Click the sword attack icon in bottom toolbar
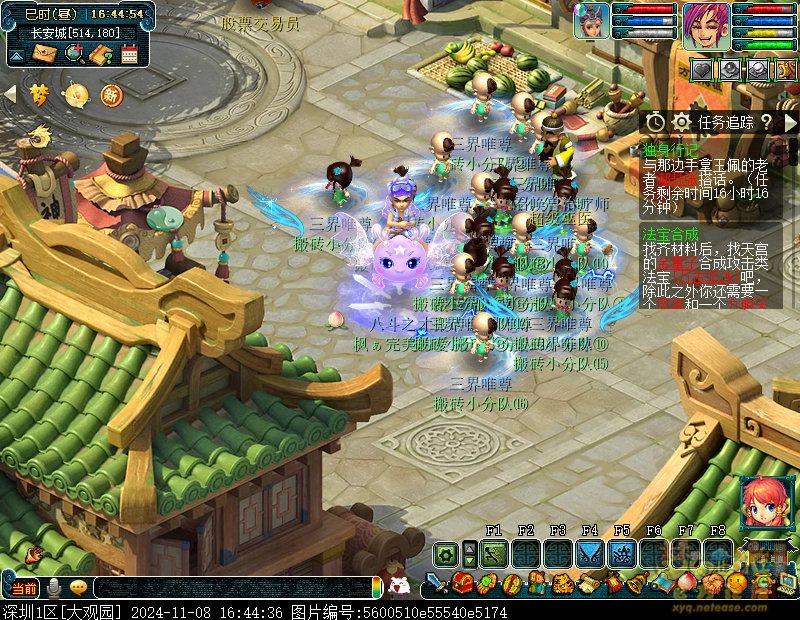Image resolution: width=800 pixels, height=620 pixels. pyautogui.click(x=436, y=583)
